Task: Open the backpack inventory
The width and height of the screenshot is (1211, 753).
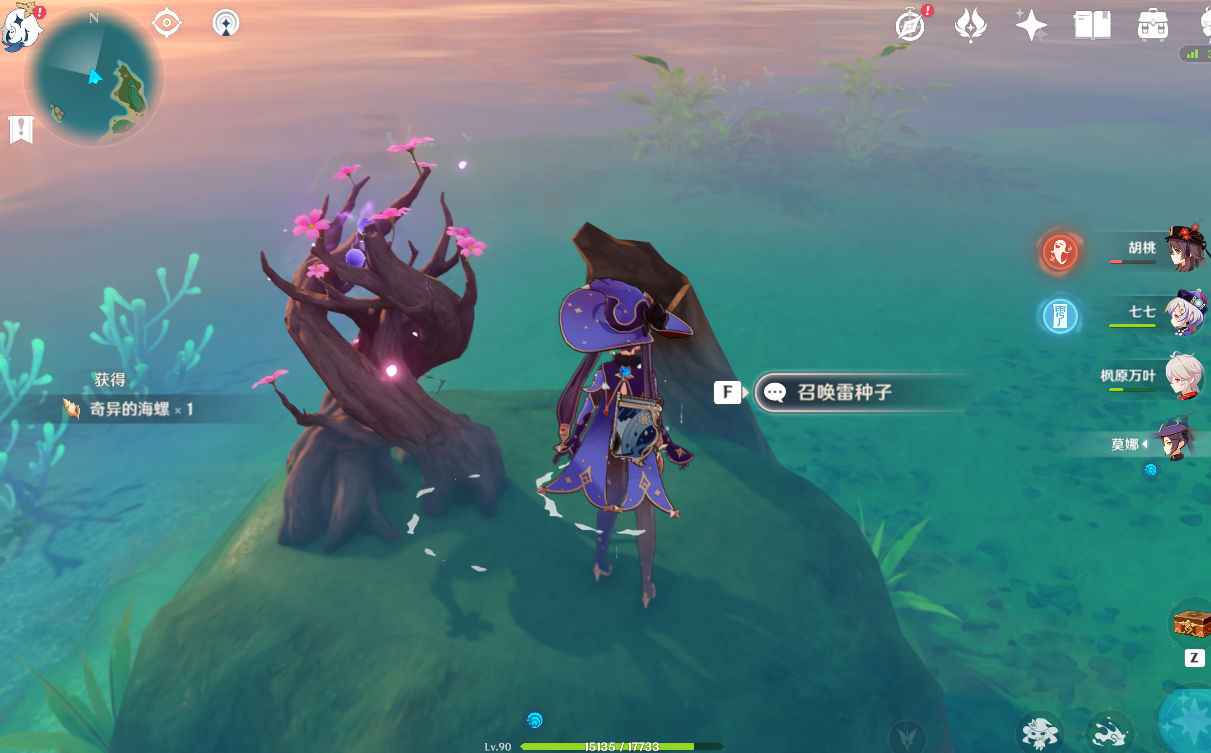Action: [x=1153, y=25]
